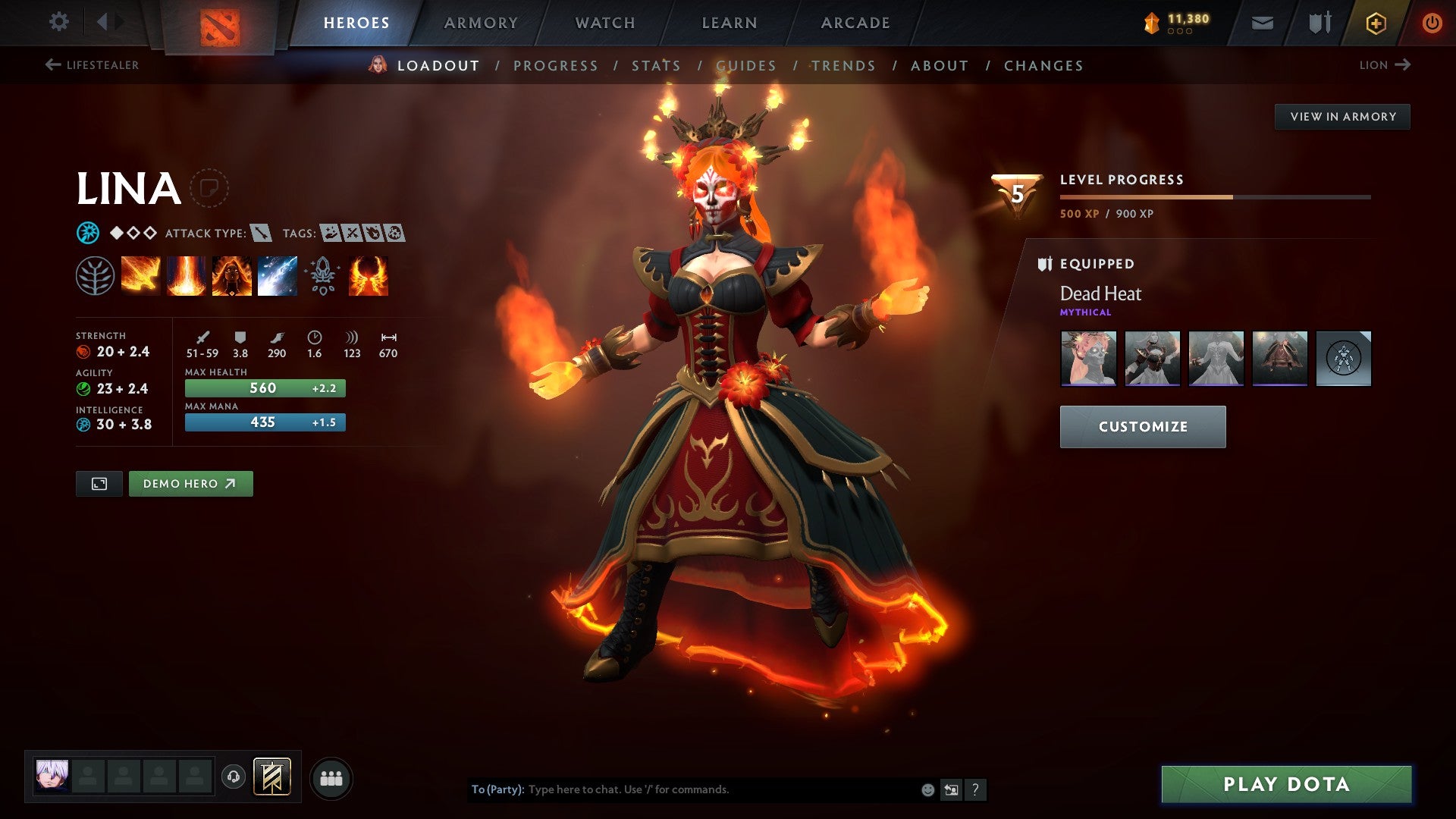Viewport: 1456px width, 819px height.
Task: Toggle the fullscreen portrait view next to Demo Hero
Action: tap(99, 483)
